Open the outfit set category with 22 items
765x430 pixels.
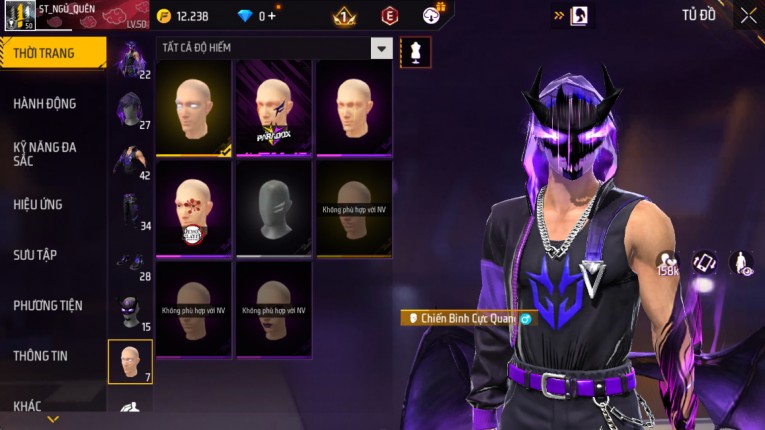coord(131,60)
